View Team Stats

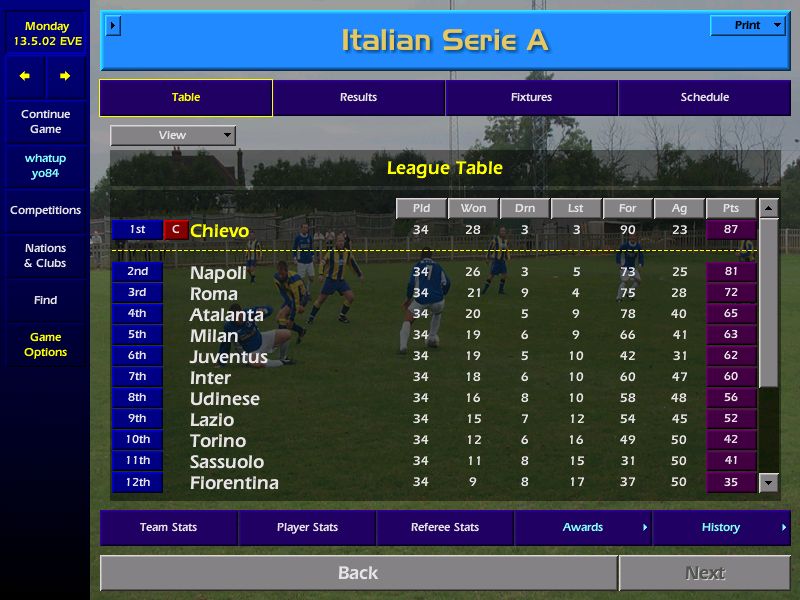168,528
